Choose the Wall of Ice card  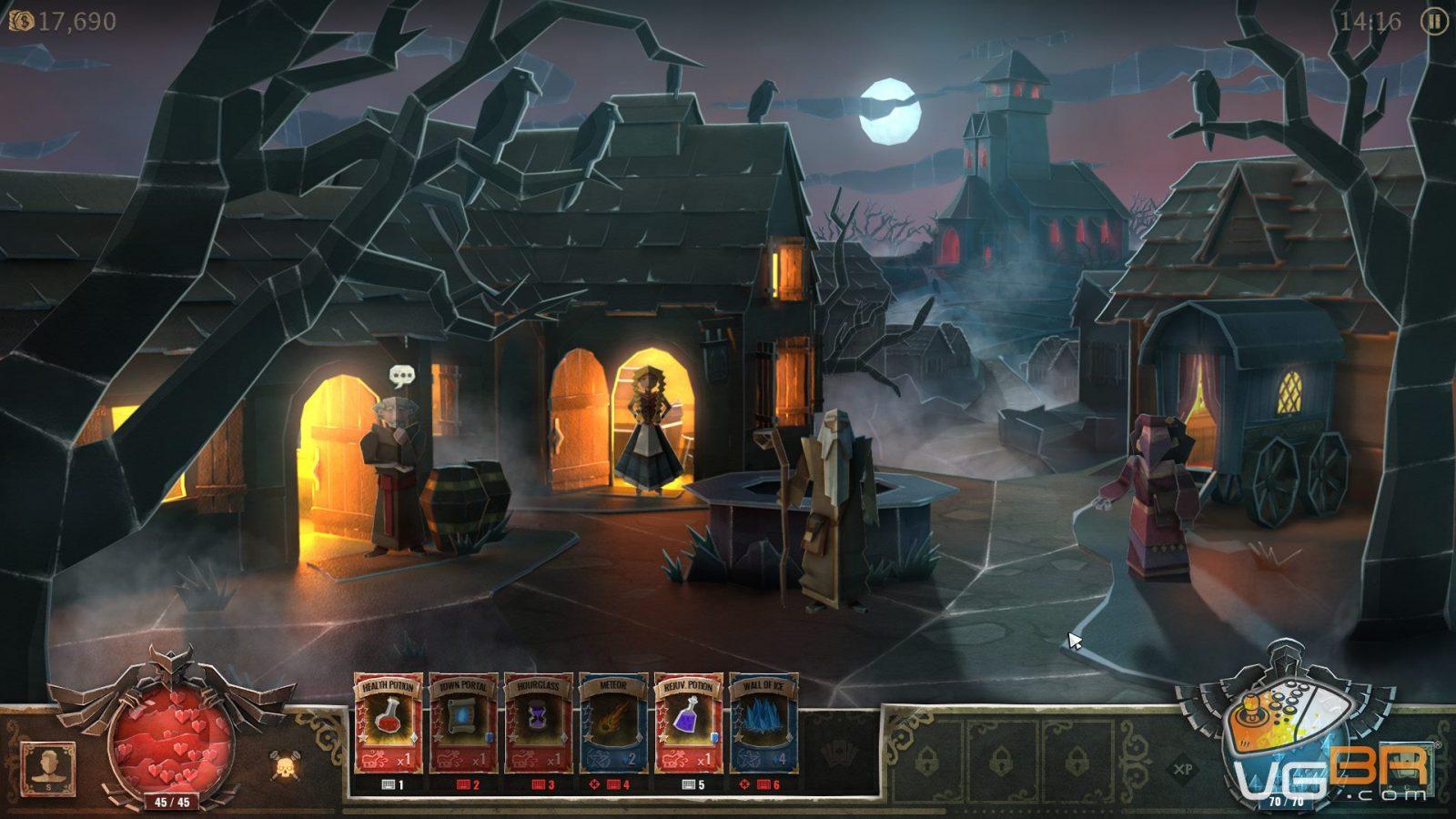point(764,723)
